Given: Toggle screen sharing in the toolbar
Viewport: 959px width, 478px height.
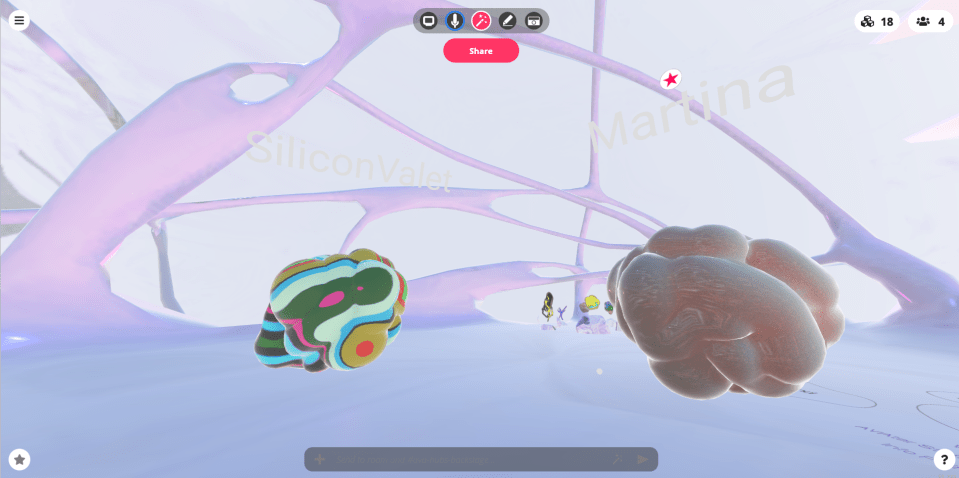Looking at the screenshot, I should tap(429, 20).
